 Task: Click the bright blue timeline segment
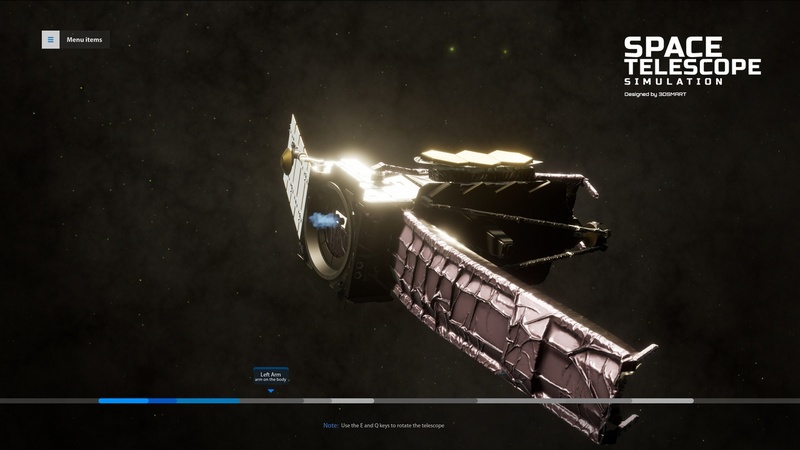pyautogui.click(x=123, y=401)
